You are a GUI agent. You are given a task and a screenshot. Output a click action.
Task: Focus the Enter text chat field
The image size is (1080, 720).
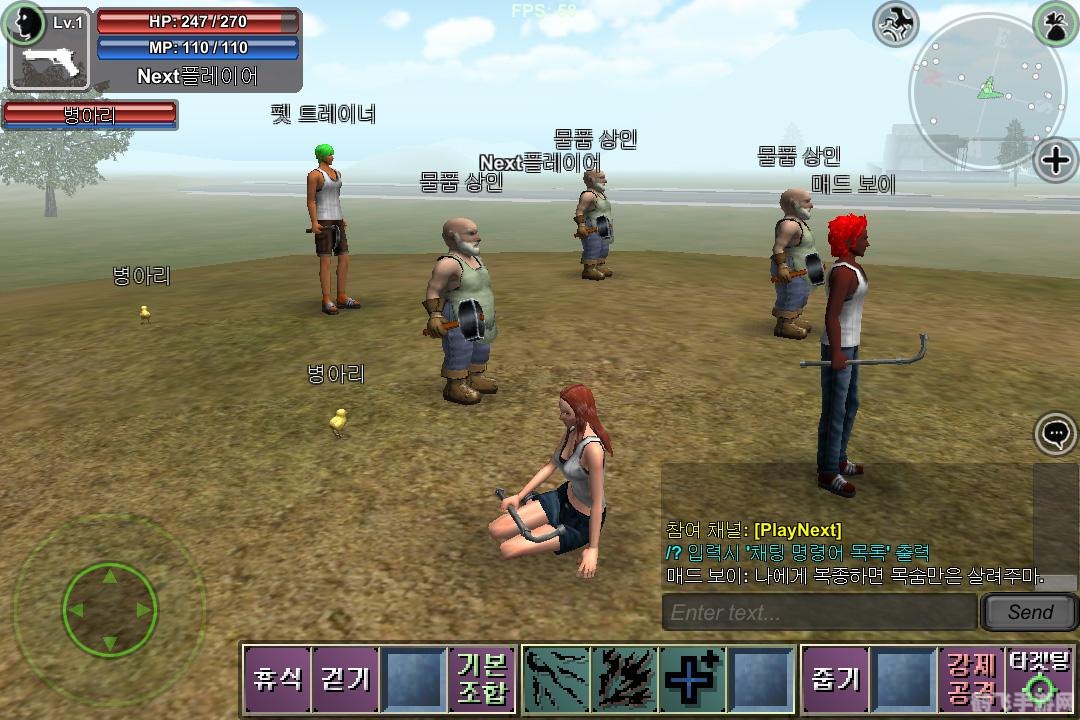[x=819, y=612]
